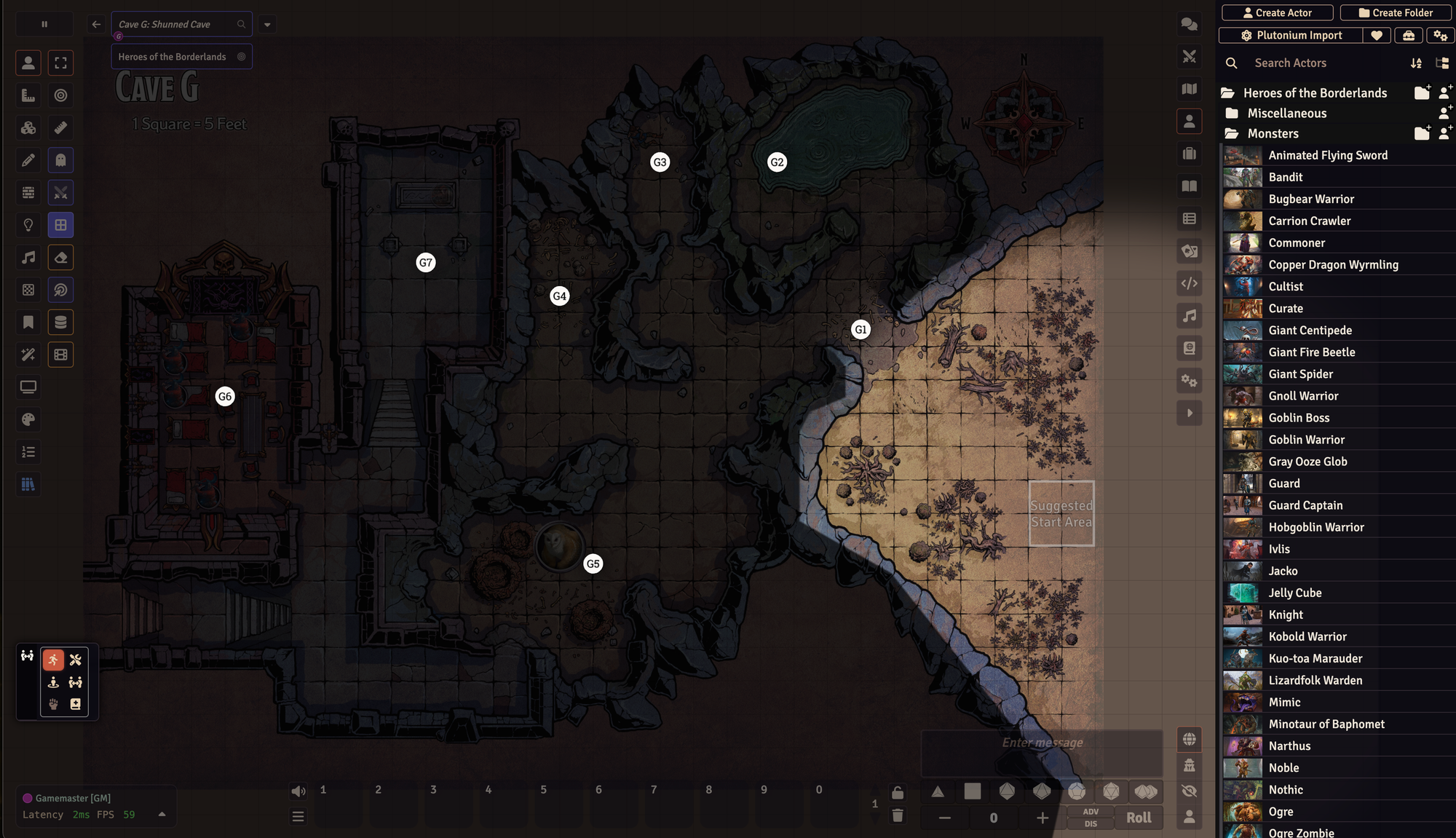The image size is (1456, 838).
Task: Click the Create Actor button
Action: 1277,12
